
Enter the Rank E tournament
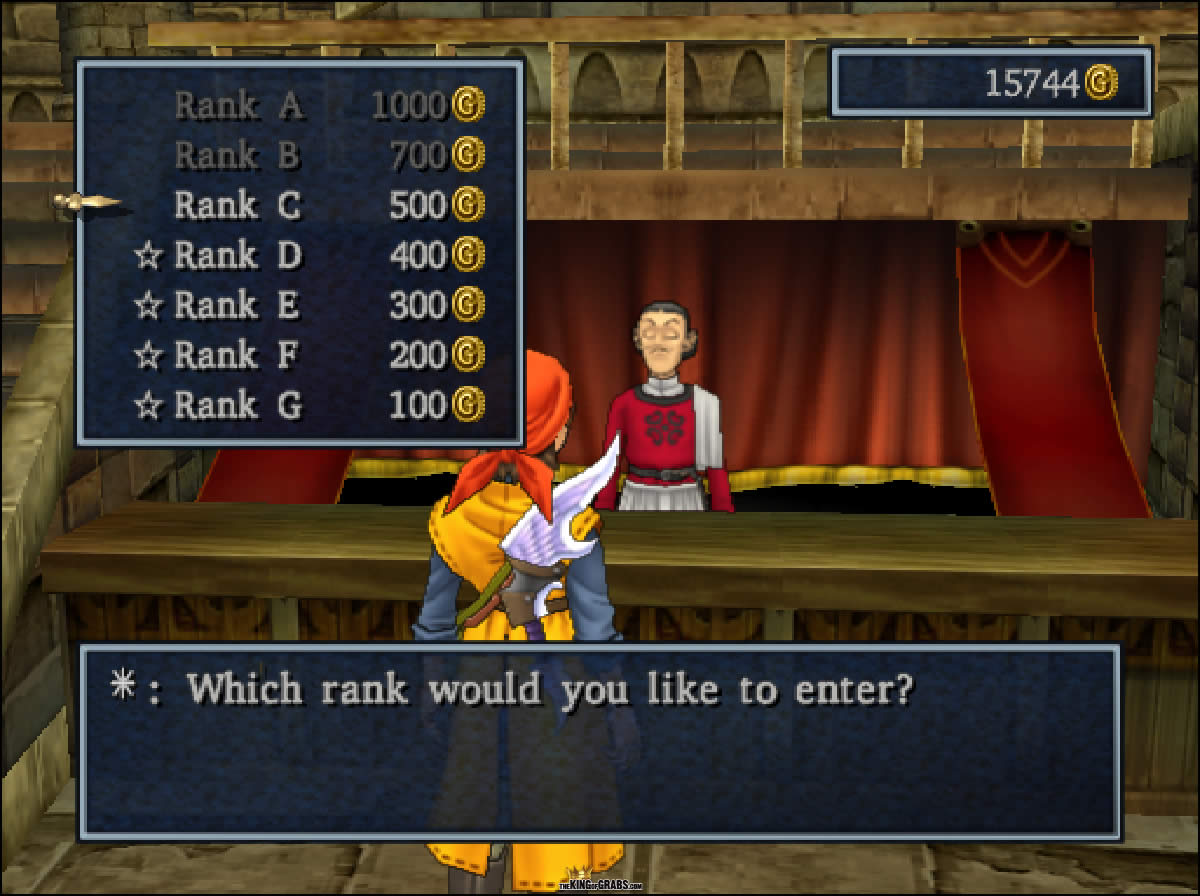point(238,305)
